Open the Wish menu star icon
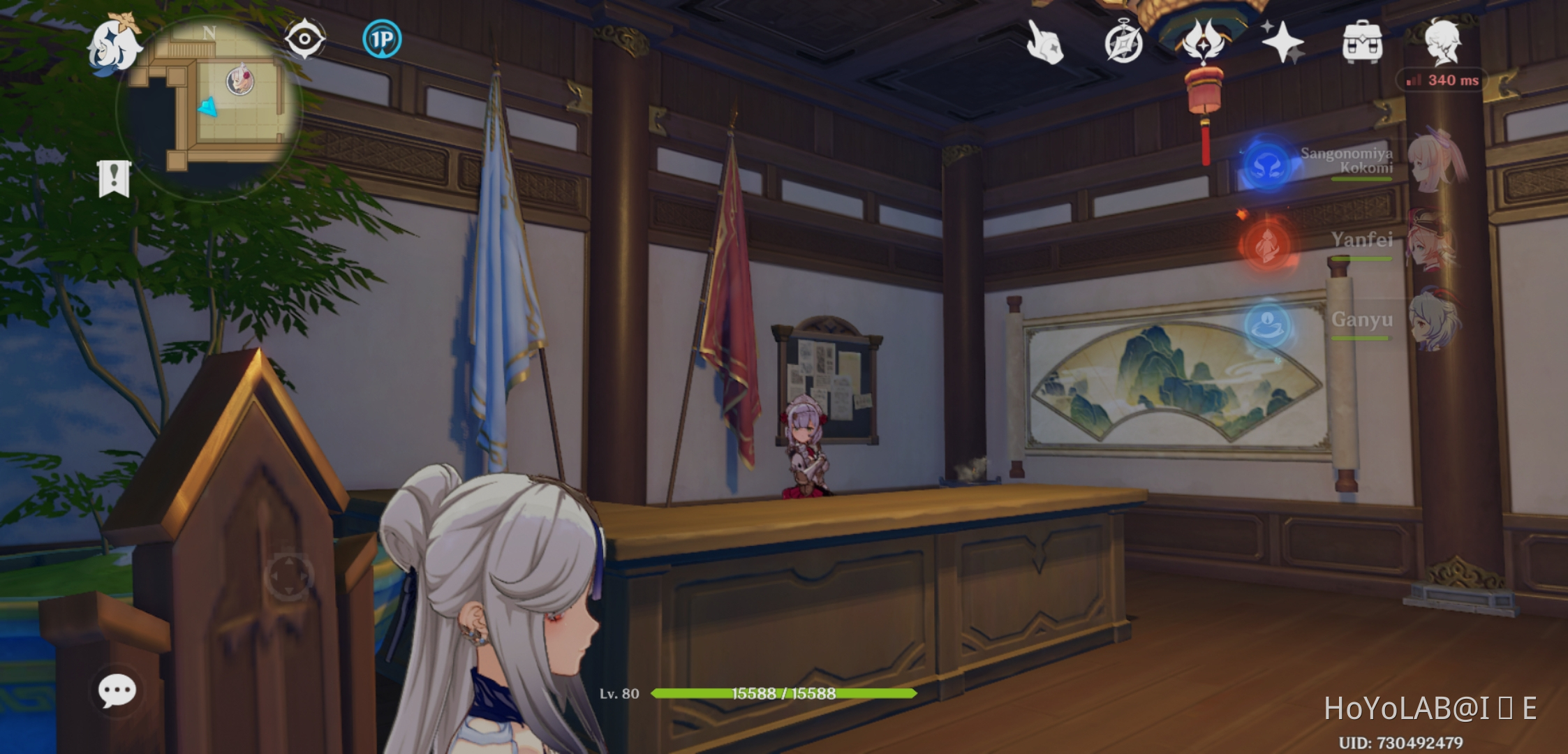The height and width of the screenshot is (754, 1568). click(1285, 42)
